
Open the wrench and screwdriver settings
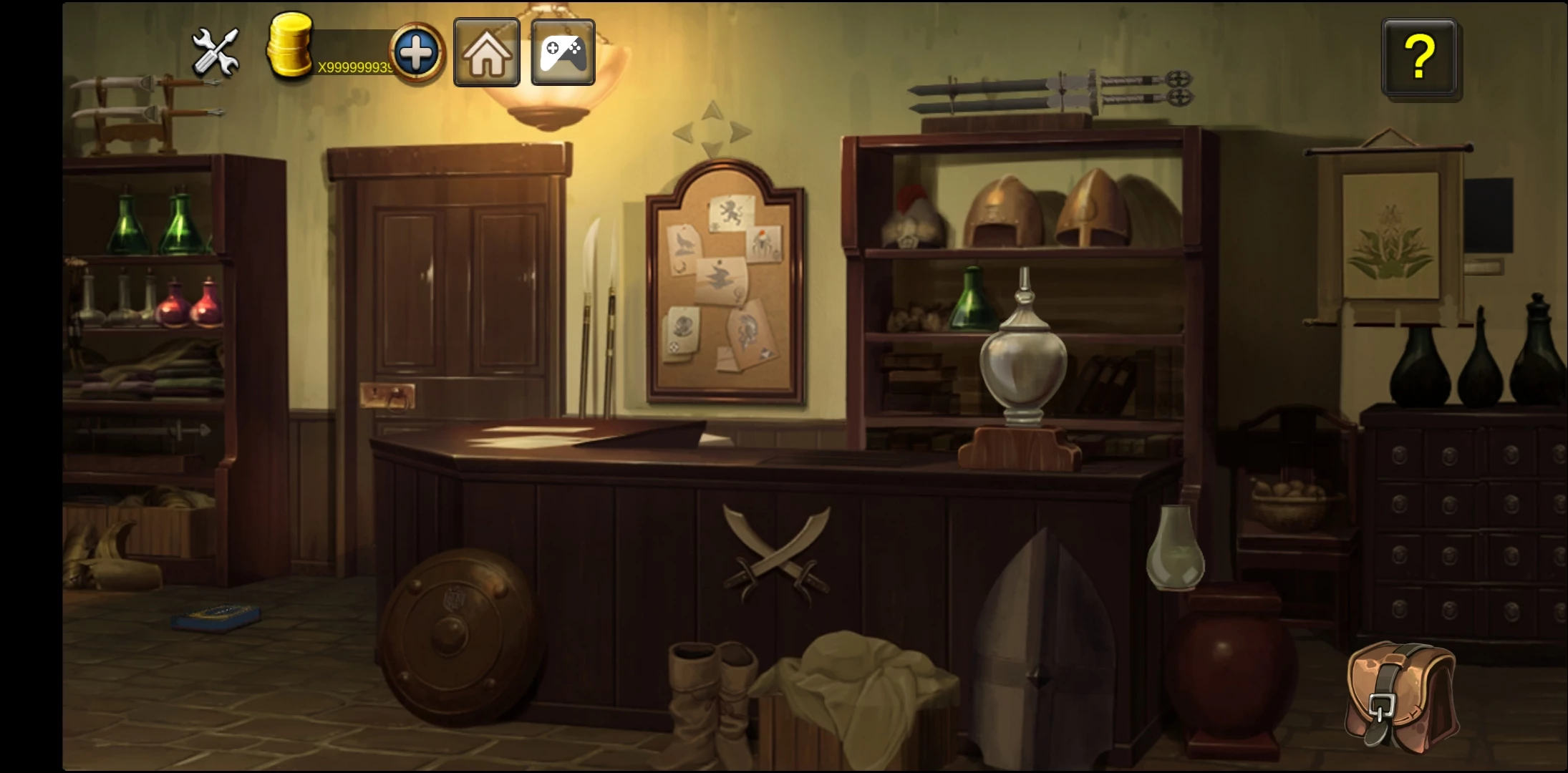[216, 52]
